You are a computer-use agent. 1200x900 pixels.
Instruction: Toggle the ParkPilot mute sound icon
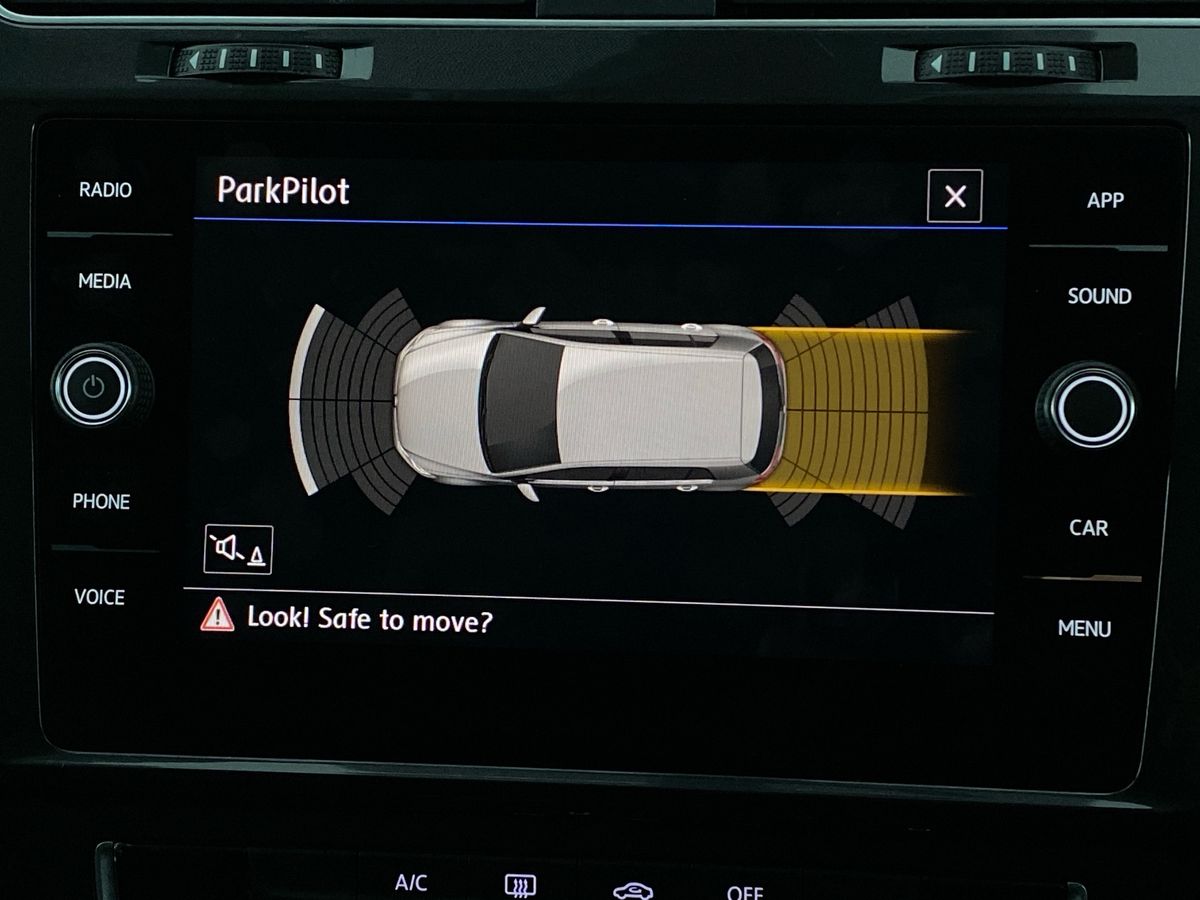[238, 549]
